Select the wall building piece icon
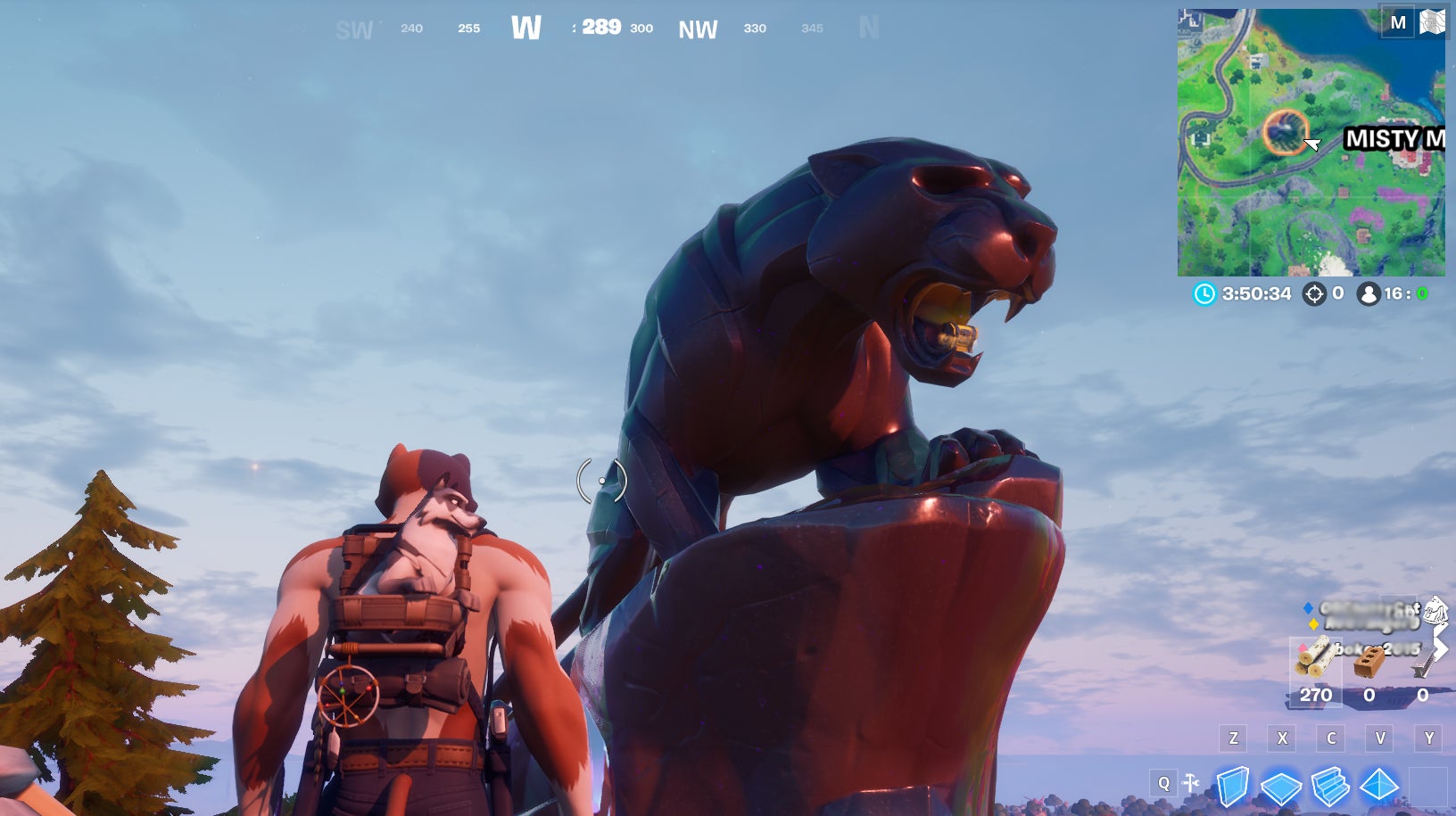 click(1232, 785)
